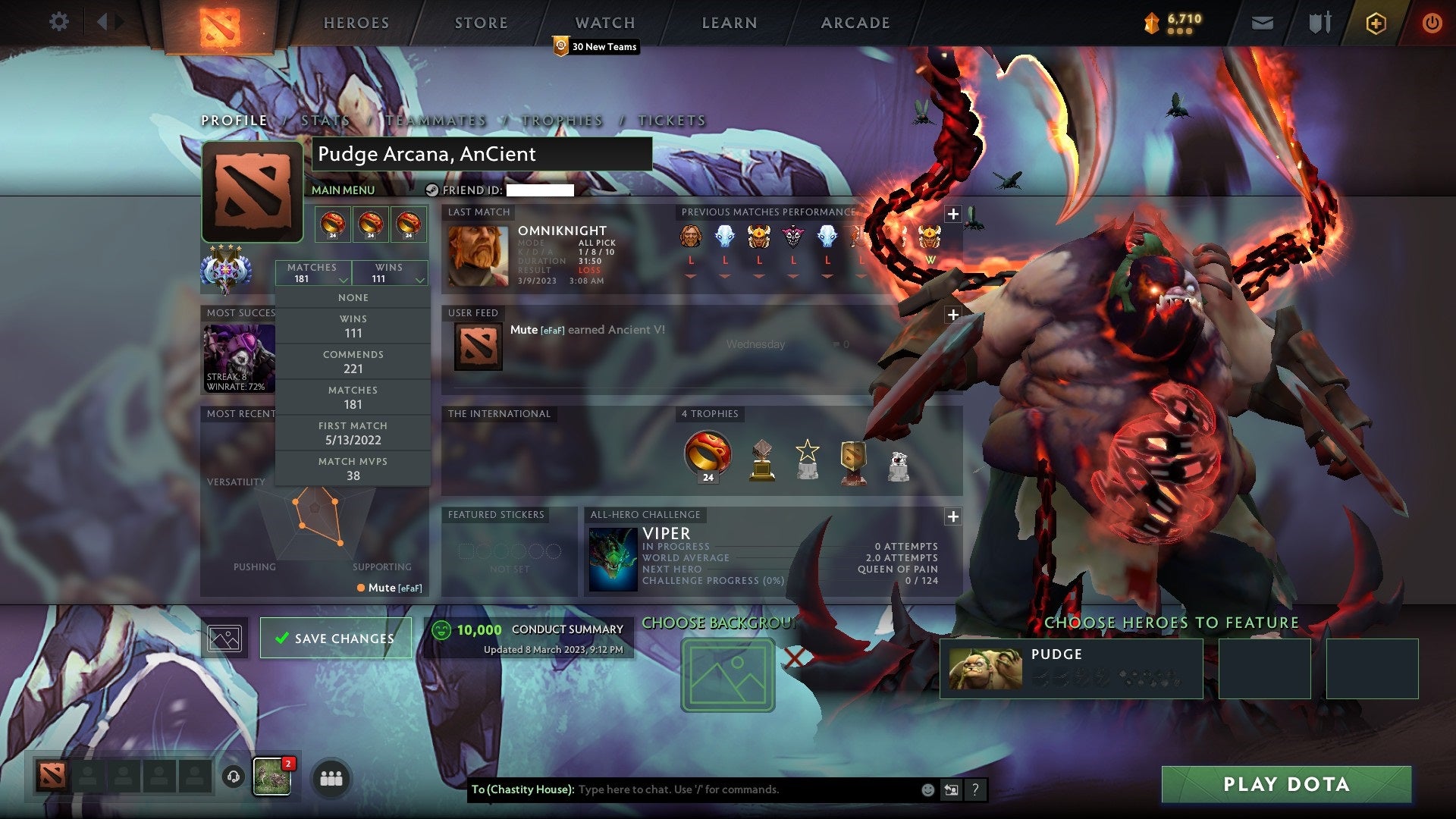The width and height of the screenshot is (1456, 819).
Task: Select FIRST MATCH from the stat list
Action: pos(353,433)
